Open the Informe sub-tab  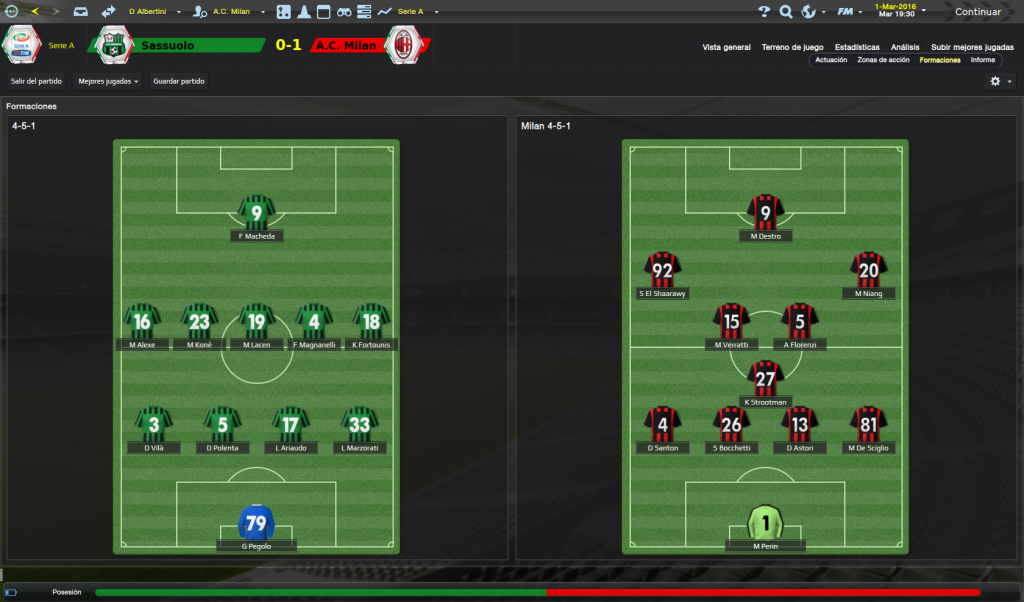pos(983,60)
